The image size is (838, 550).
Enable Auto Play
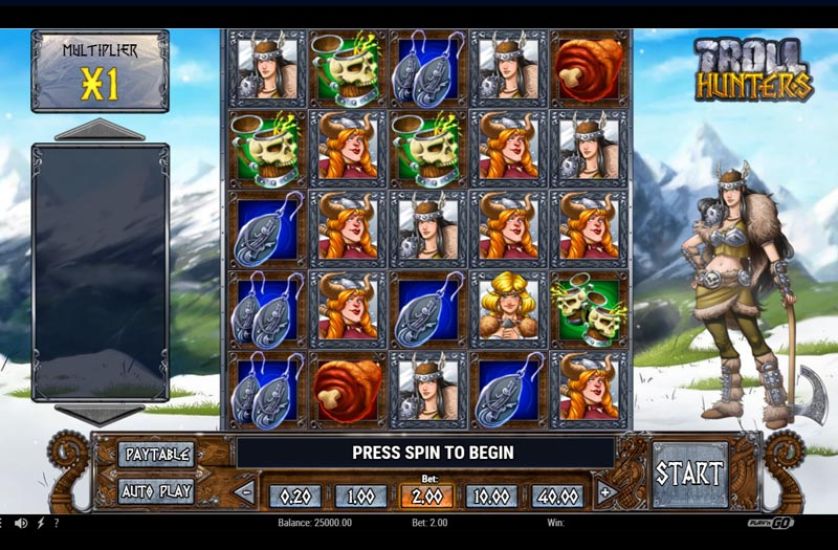[155, 491]
